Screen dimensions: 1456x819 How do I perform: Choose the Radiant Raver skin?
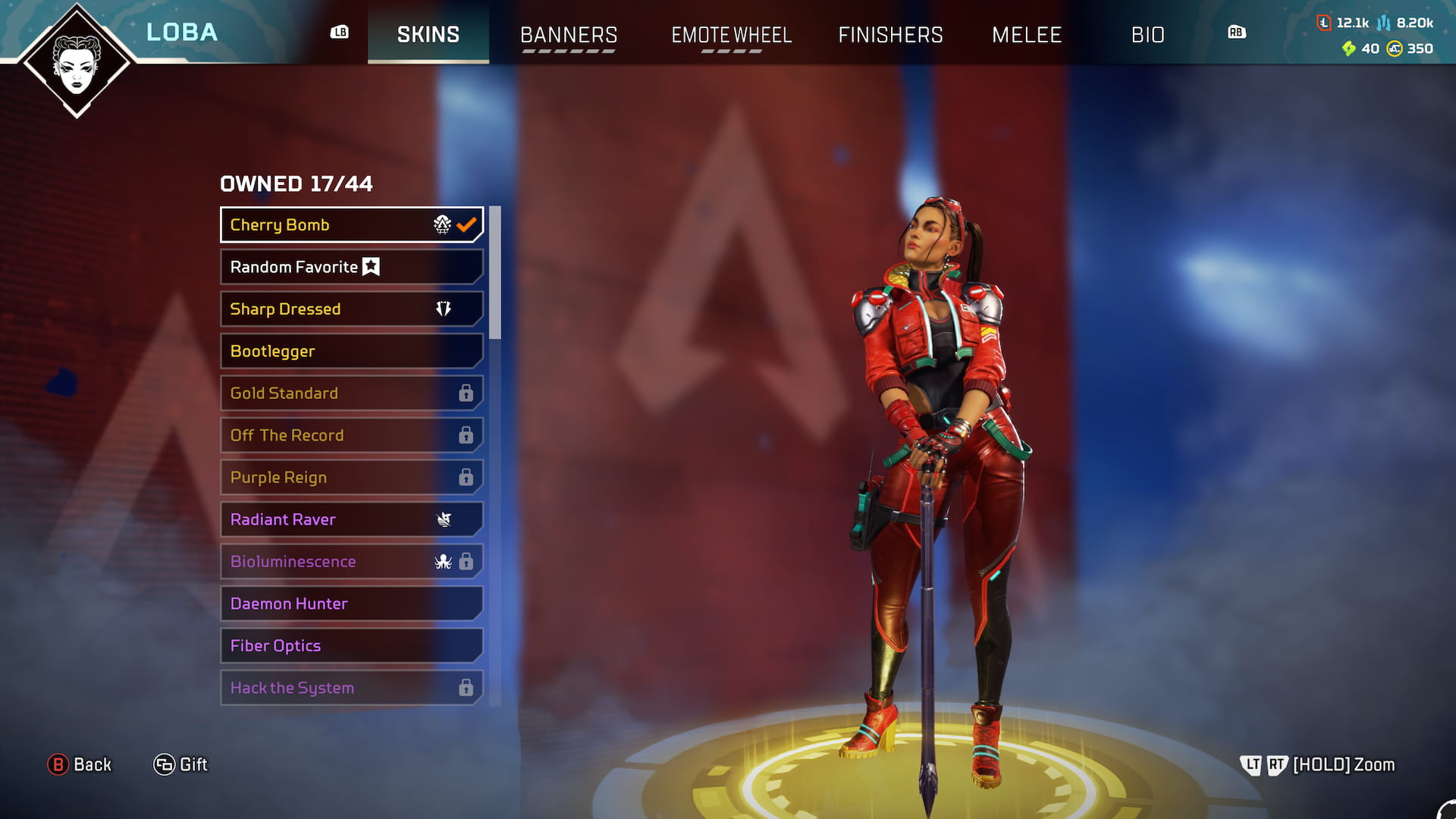[x=351, y=519]
